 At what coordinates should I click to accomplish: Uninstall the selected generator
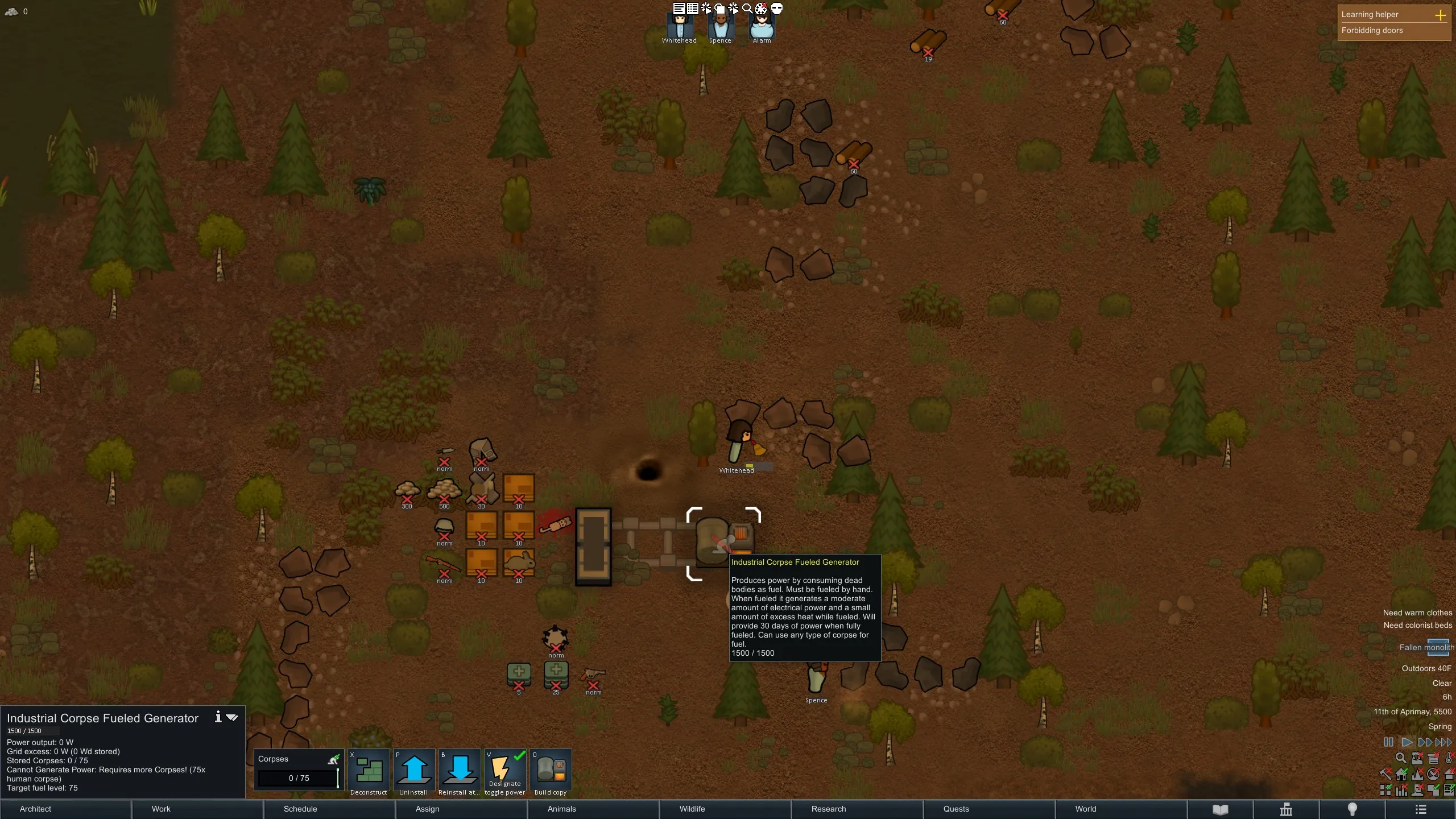414,772
